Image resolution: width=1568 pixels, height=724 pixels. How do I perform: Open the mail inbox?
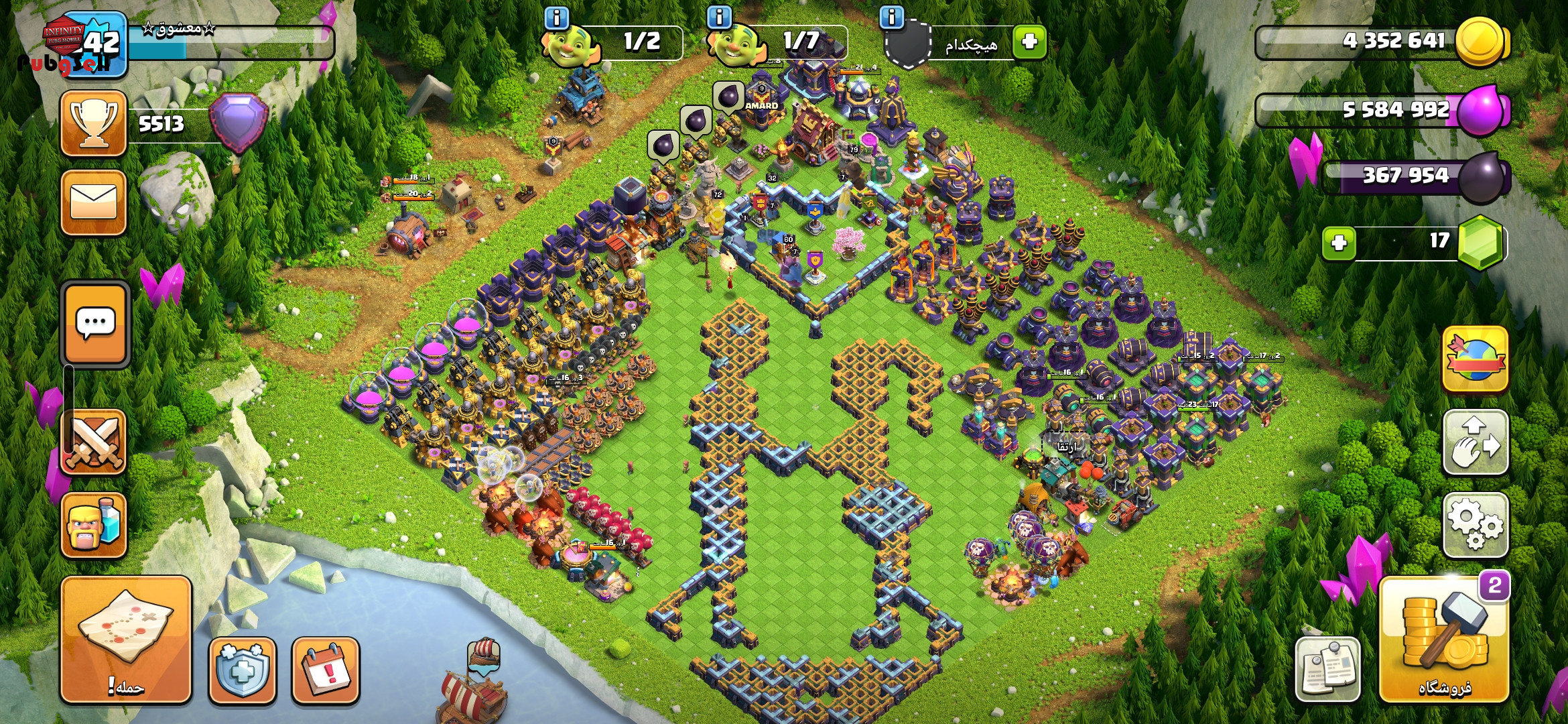point(94,202)
